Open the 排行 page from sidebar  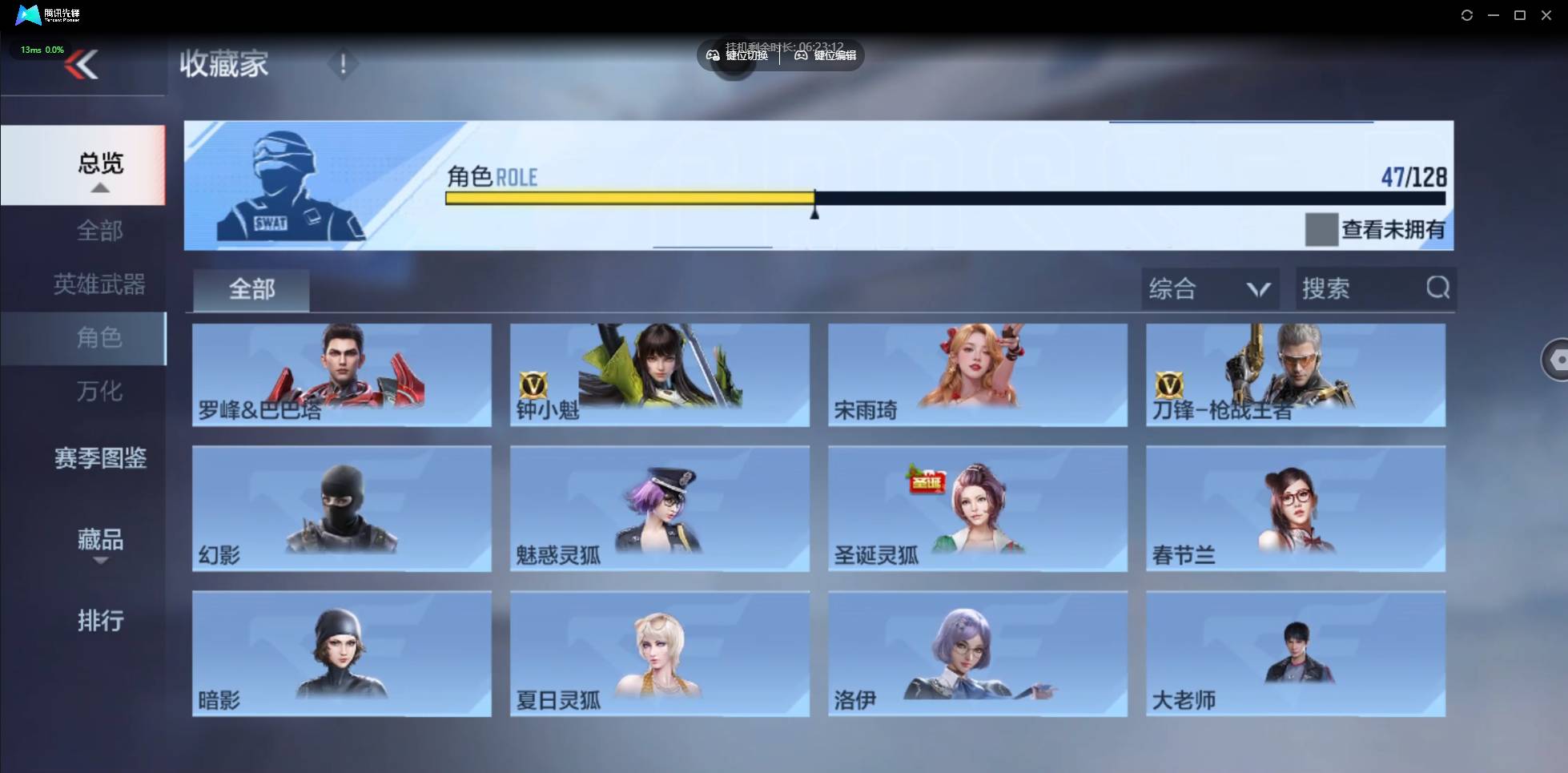pyautogui.click(x=99, y=622)
